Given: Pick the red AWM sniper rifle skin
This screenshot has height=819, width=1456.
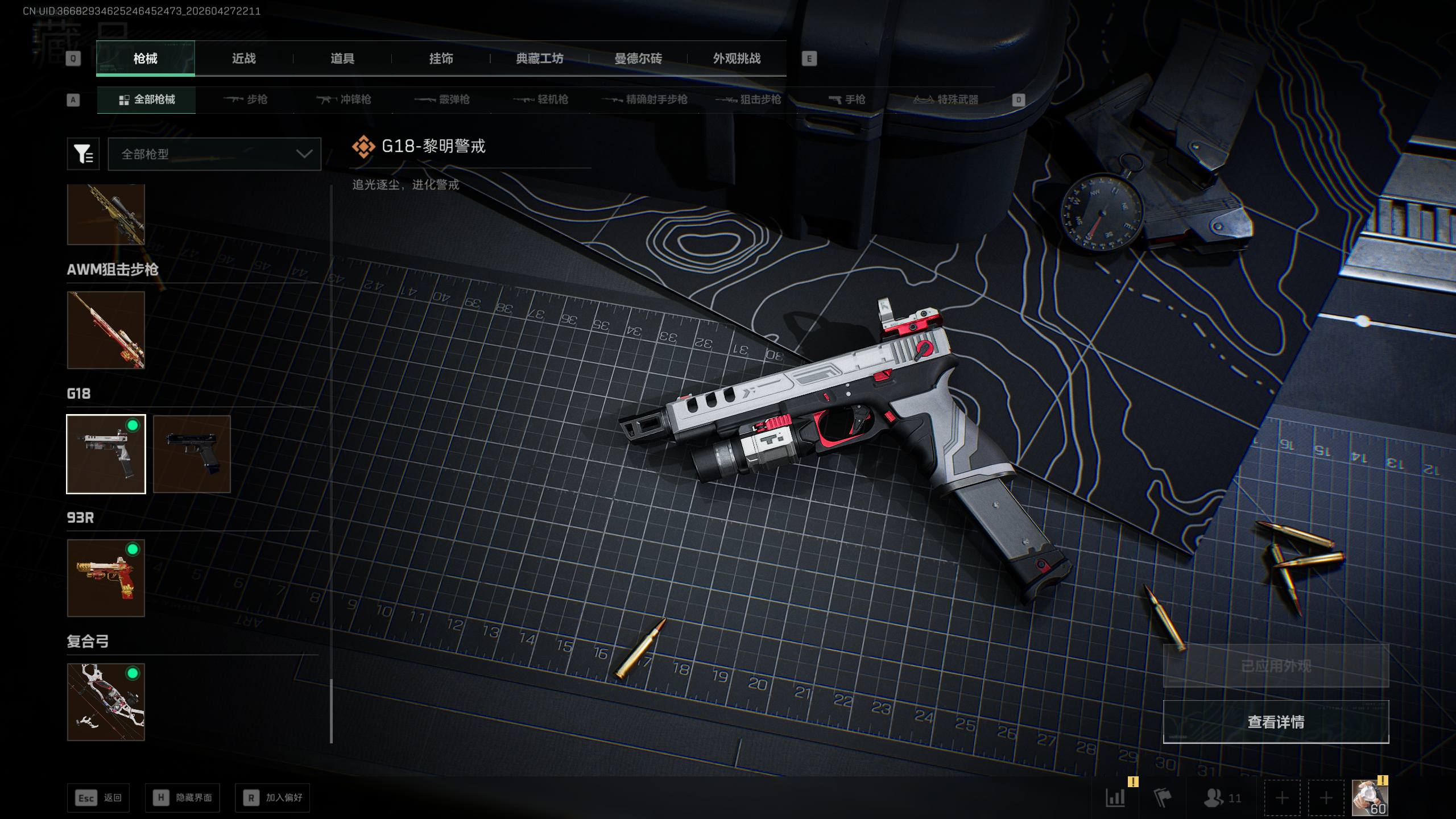Looking at the screenshot, I should pos(106,330).
